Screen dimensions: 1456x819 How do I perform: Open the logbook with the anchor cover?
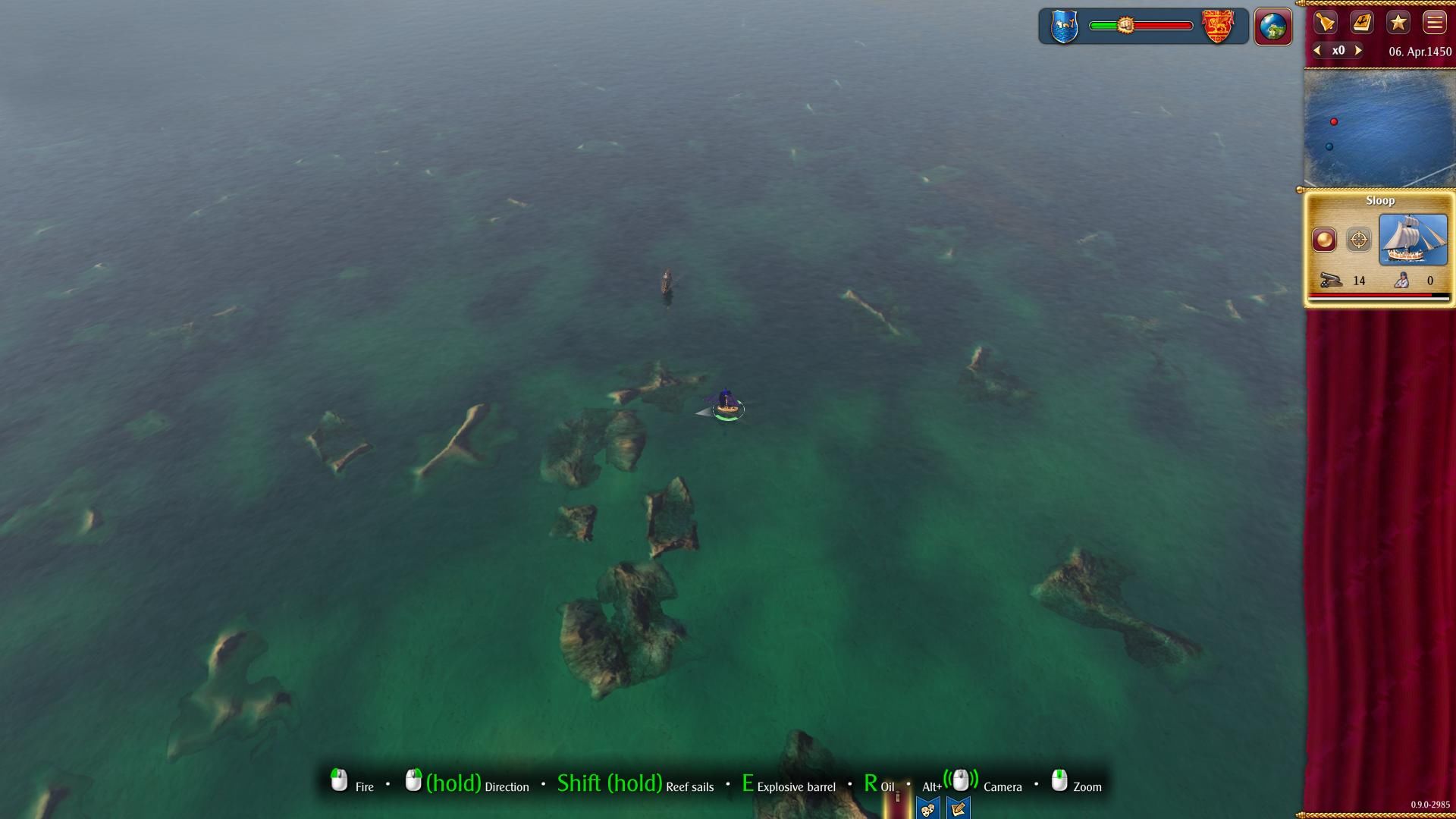point(1362,23)
